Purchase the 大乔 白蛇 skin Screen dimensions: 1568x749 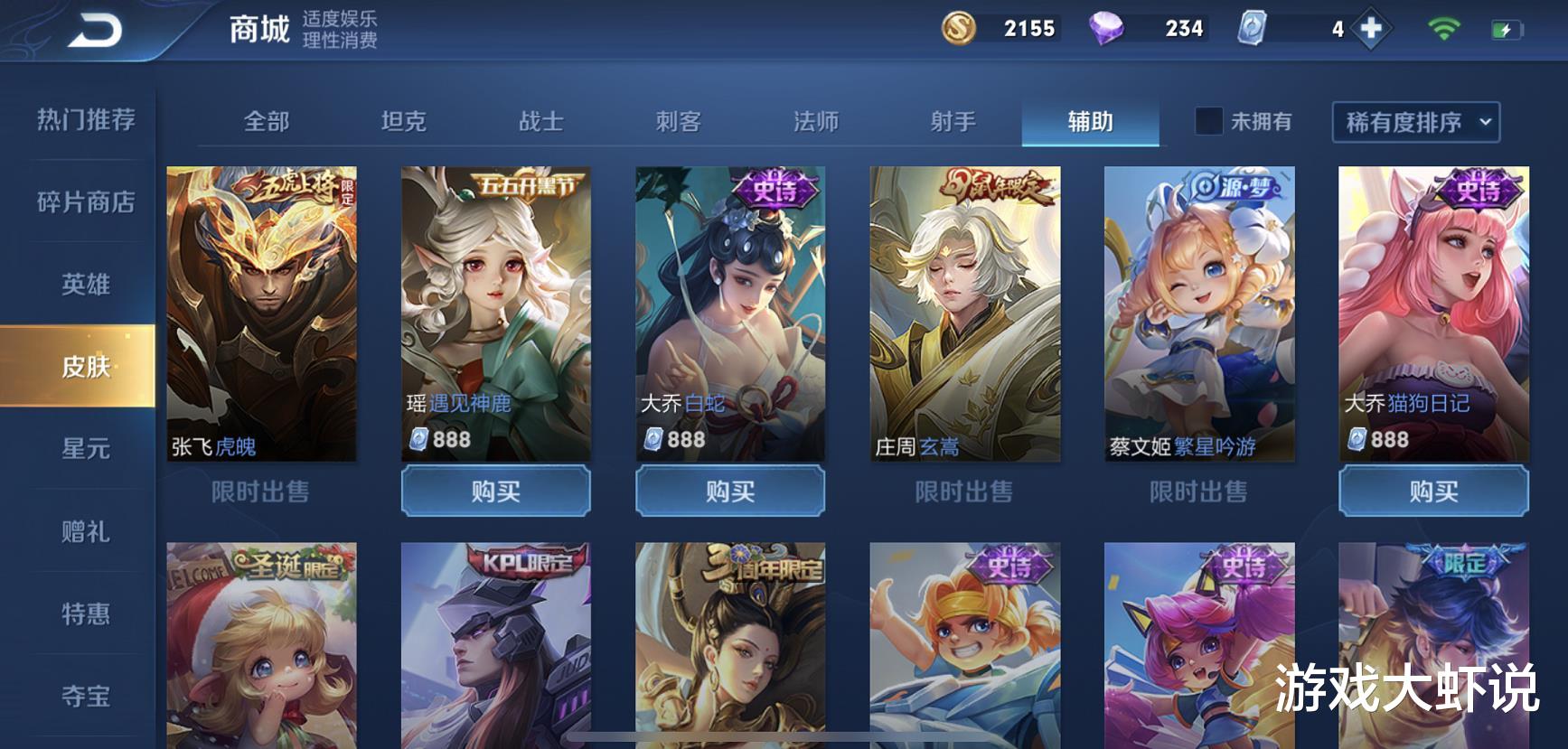click(x=730, y=492)
